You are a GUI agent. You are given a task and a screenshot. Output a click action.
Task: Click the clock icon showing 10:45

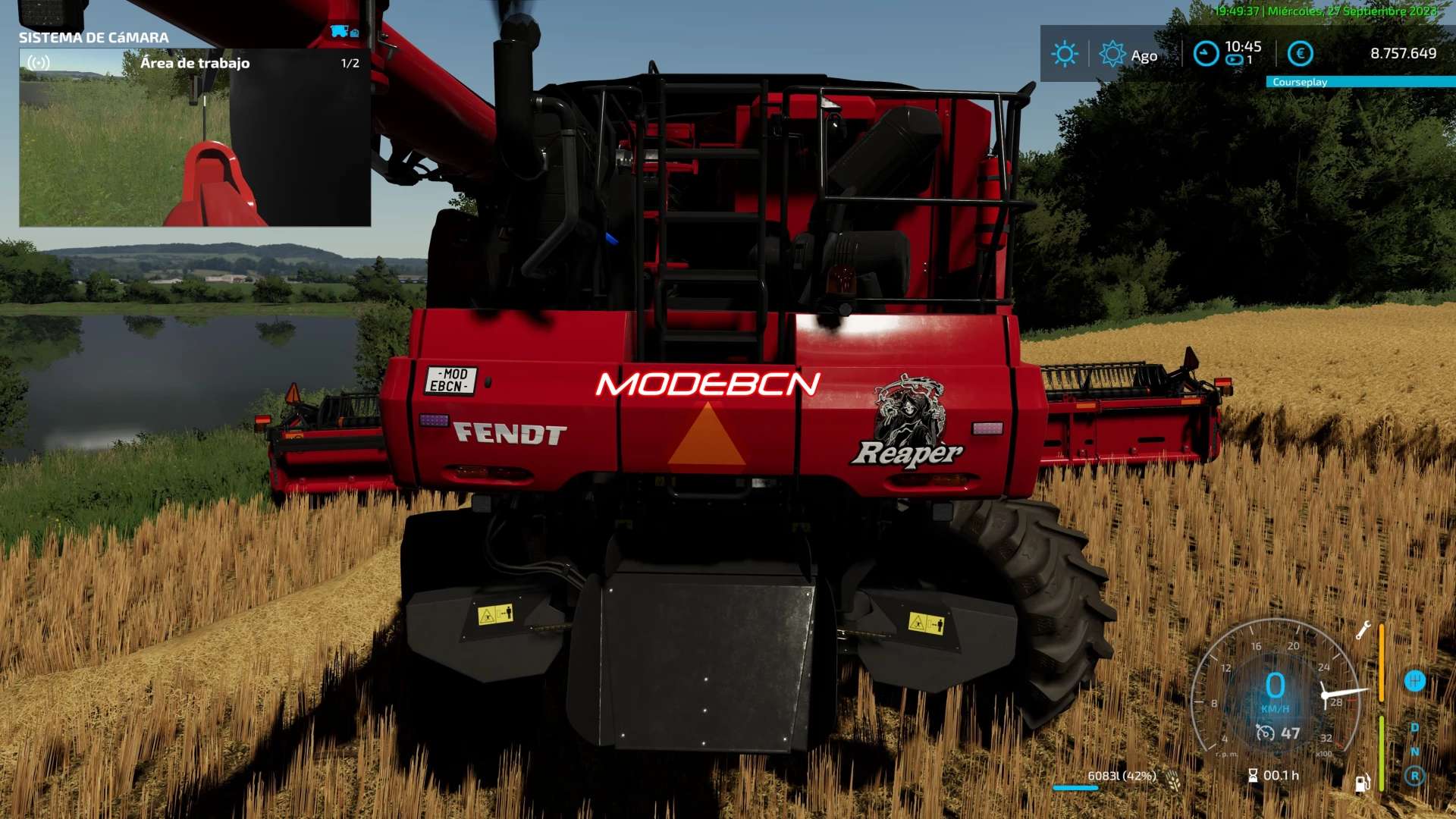(x=1206, y=52)
